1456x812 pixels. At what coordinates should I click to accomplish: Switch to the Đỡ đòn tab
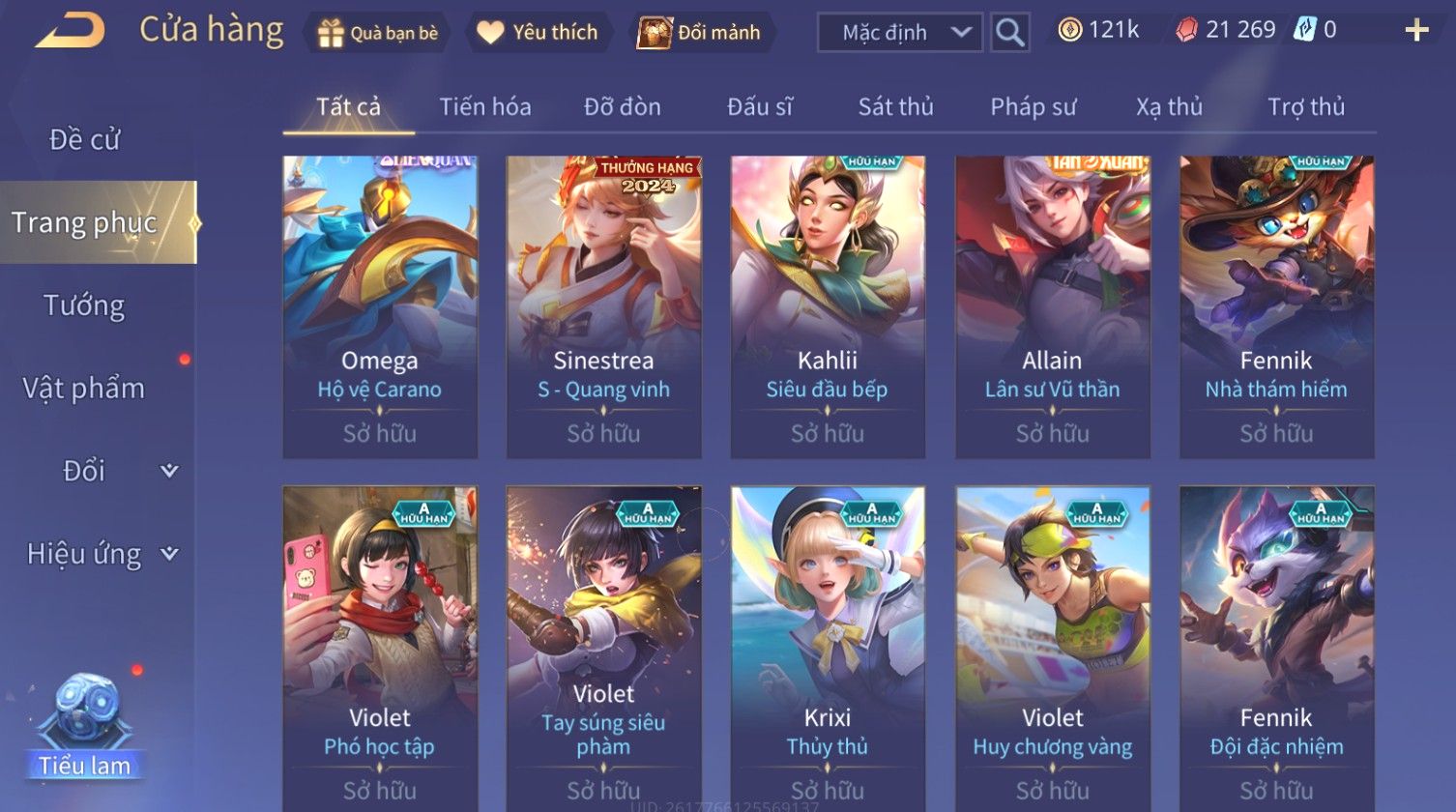(623, 107)
